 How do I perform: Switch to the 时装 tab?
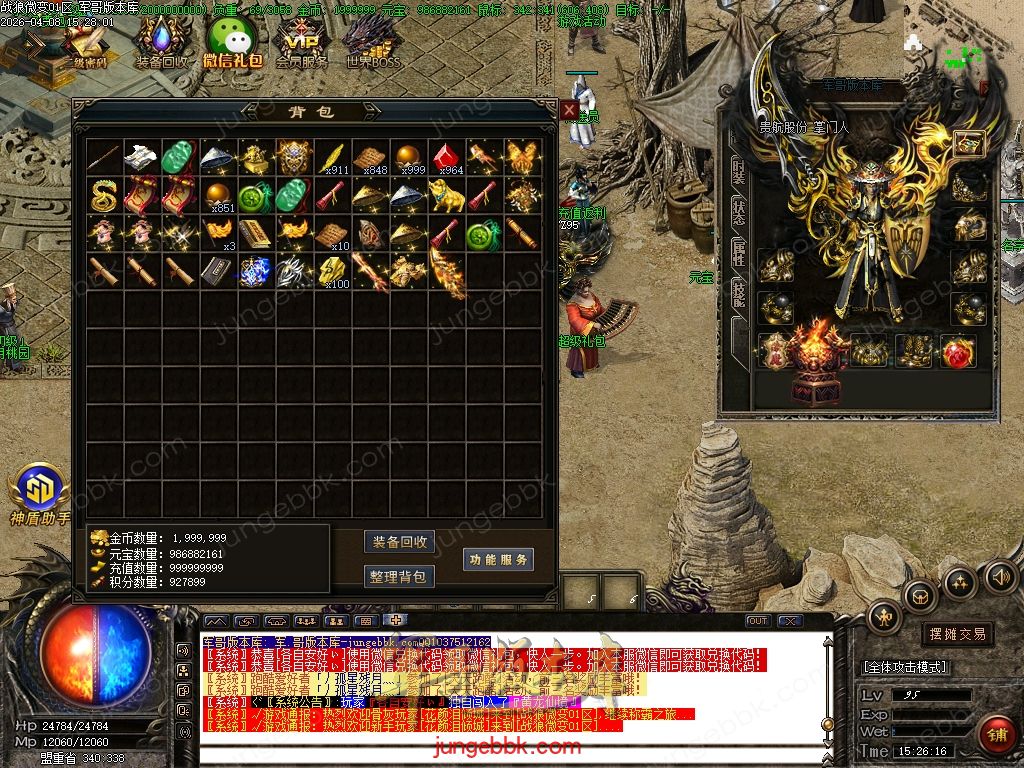738,169
